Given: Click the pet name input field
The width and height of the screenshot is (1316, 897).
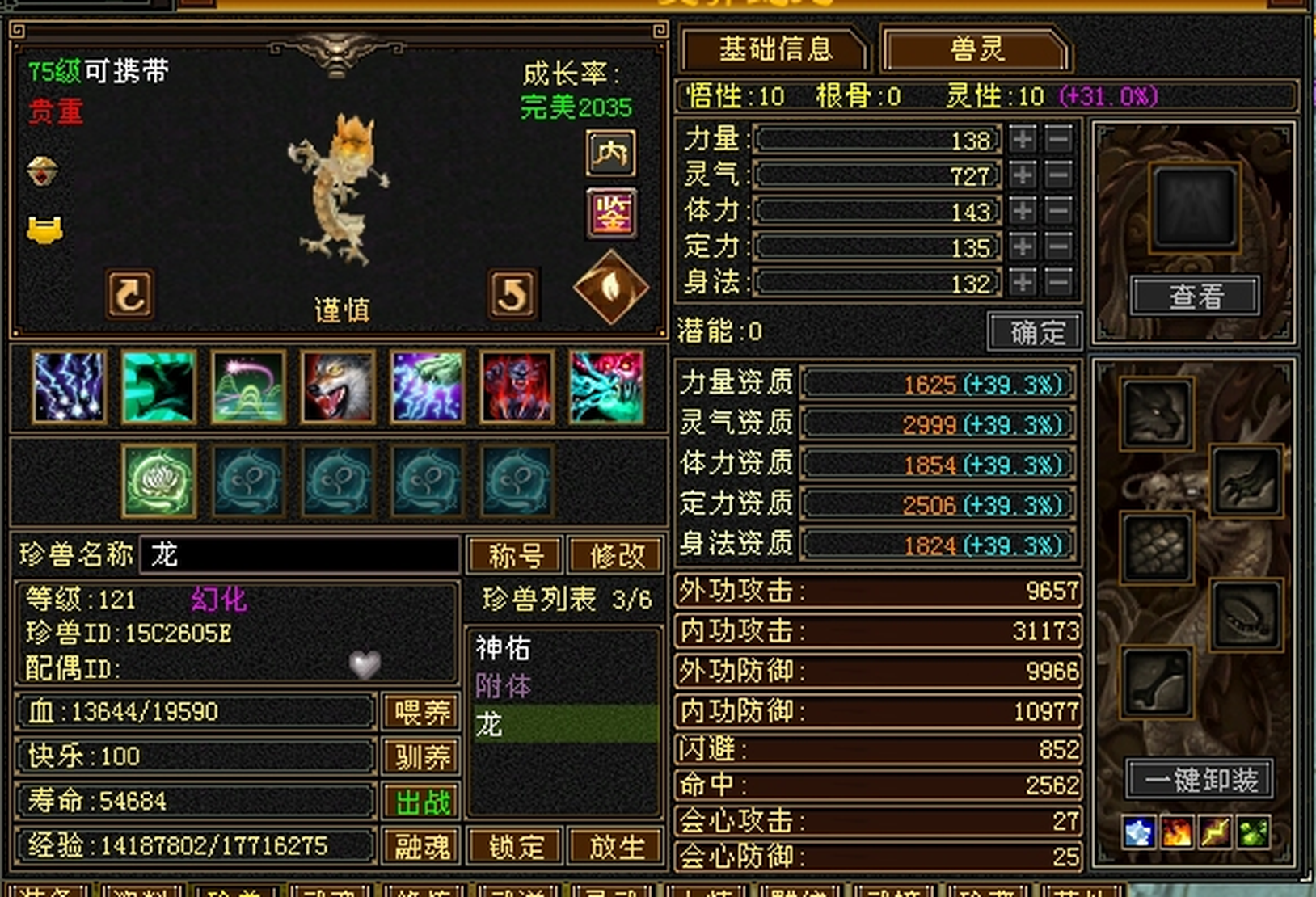Looking at the screenshot, I should pyautogui.click(x=301, y=555).
